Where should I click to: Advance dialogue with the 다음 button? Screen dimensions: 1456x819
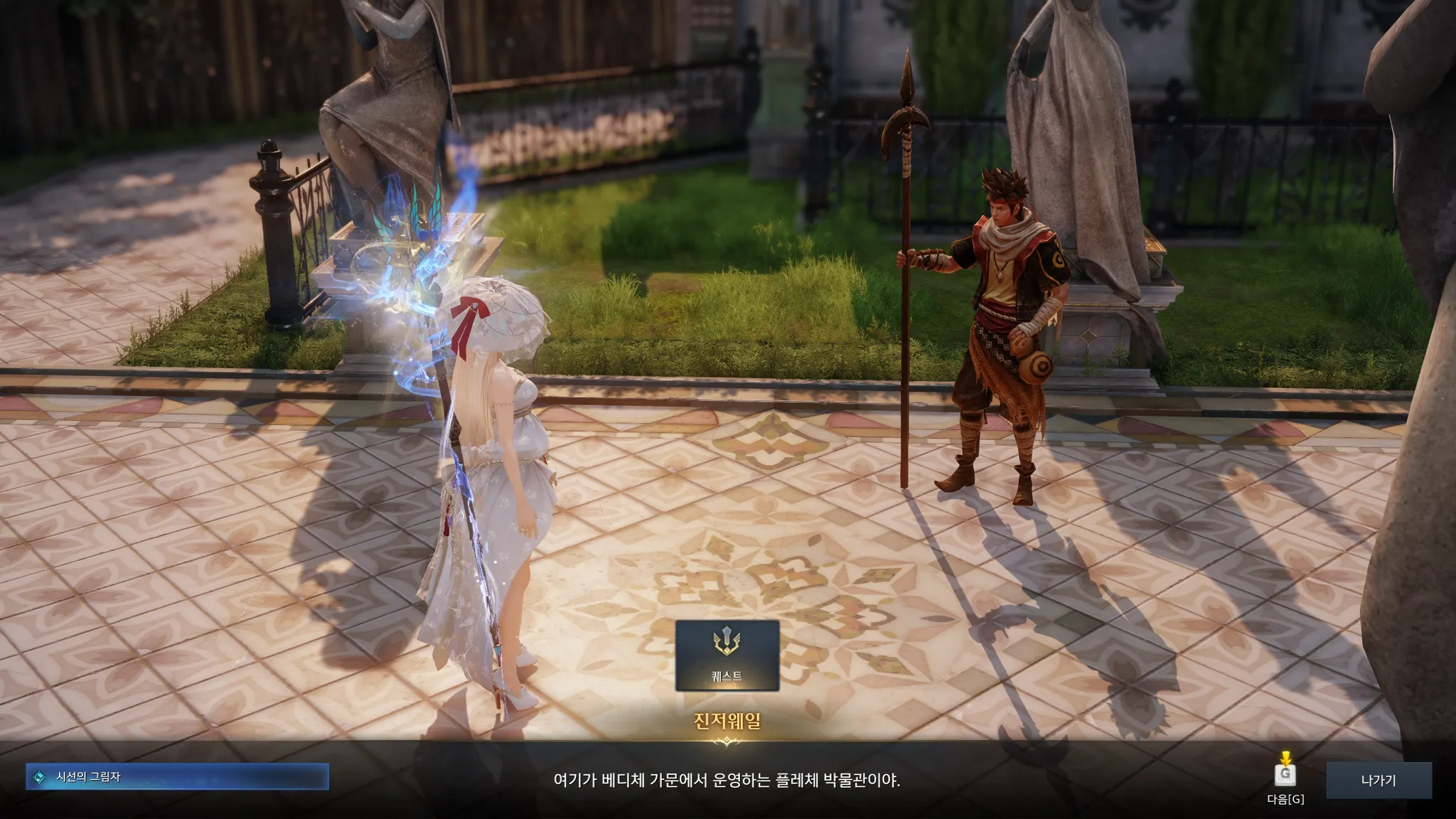pos(1285,775)
